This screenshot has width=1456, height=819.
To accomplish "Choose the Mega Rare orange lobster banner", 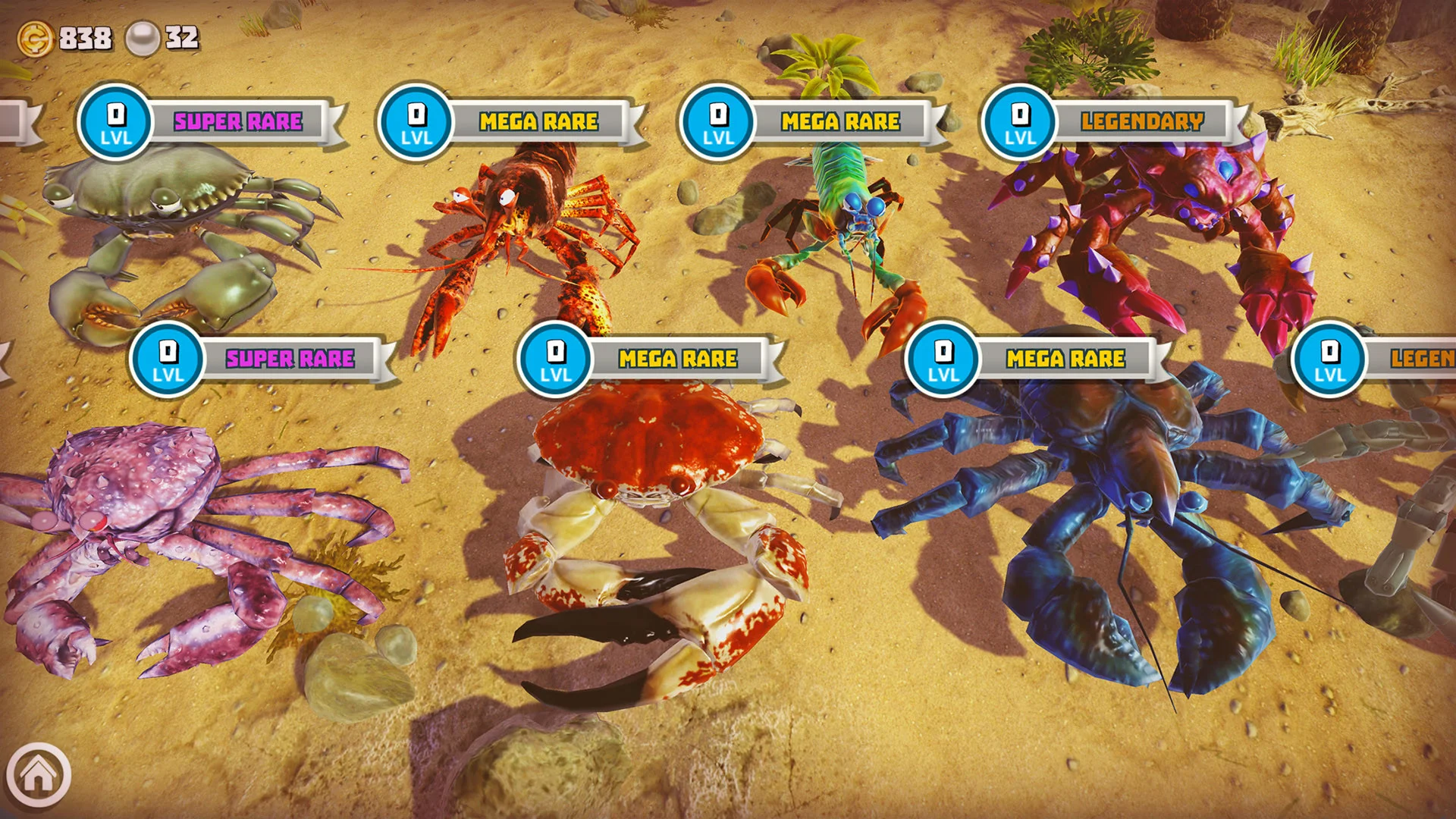I will [538, 121].
